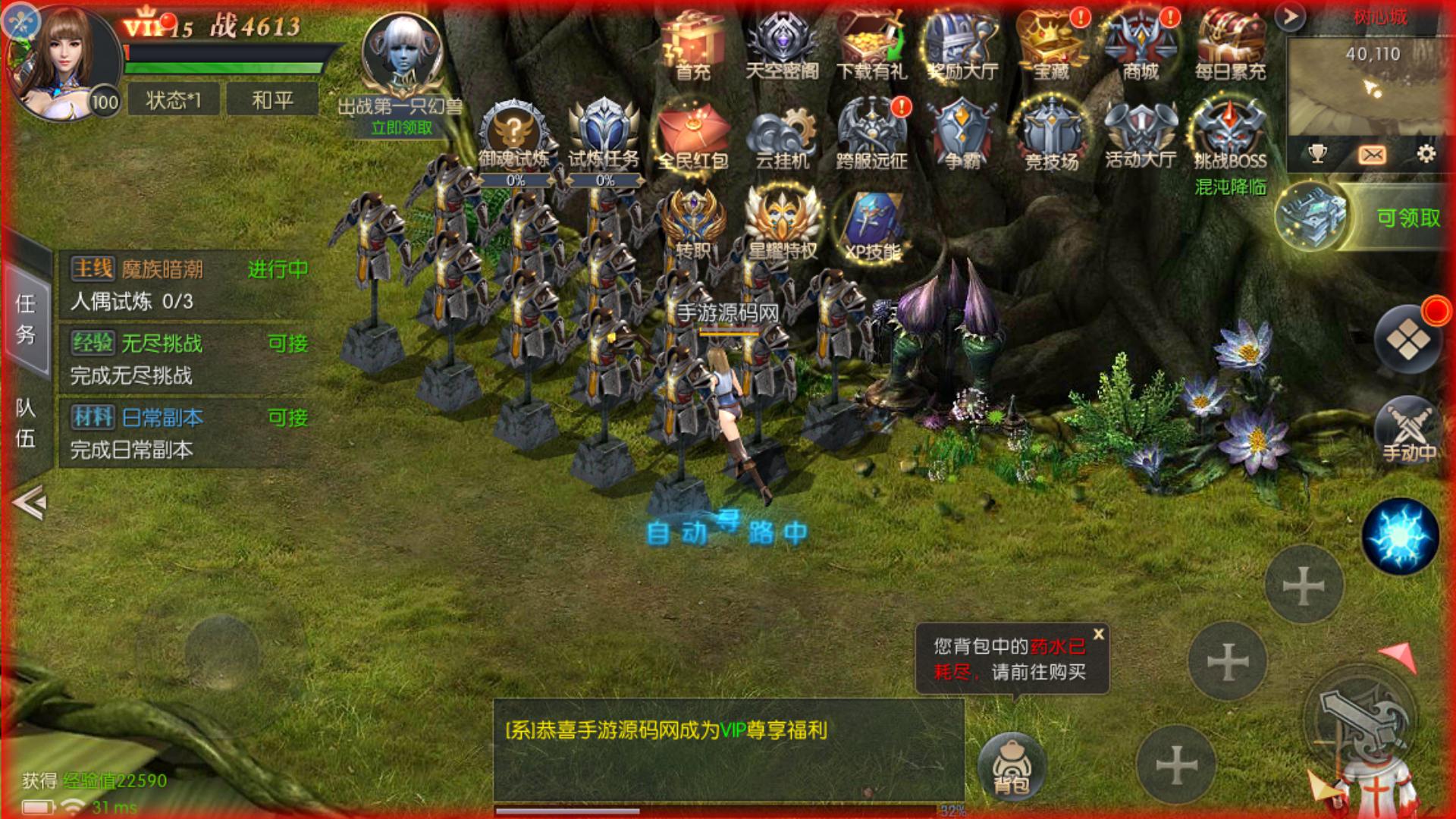Open the XP技能 skill icon

click(x=871, y=224)
